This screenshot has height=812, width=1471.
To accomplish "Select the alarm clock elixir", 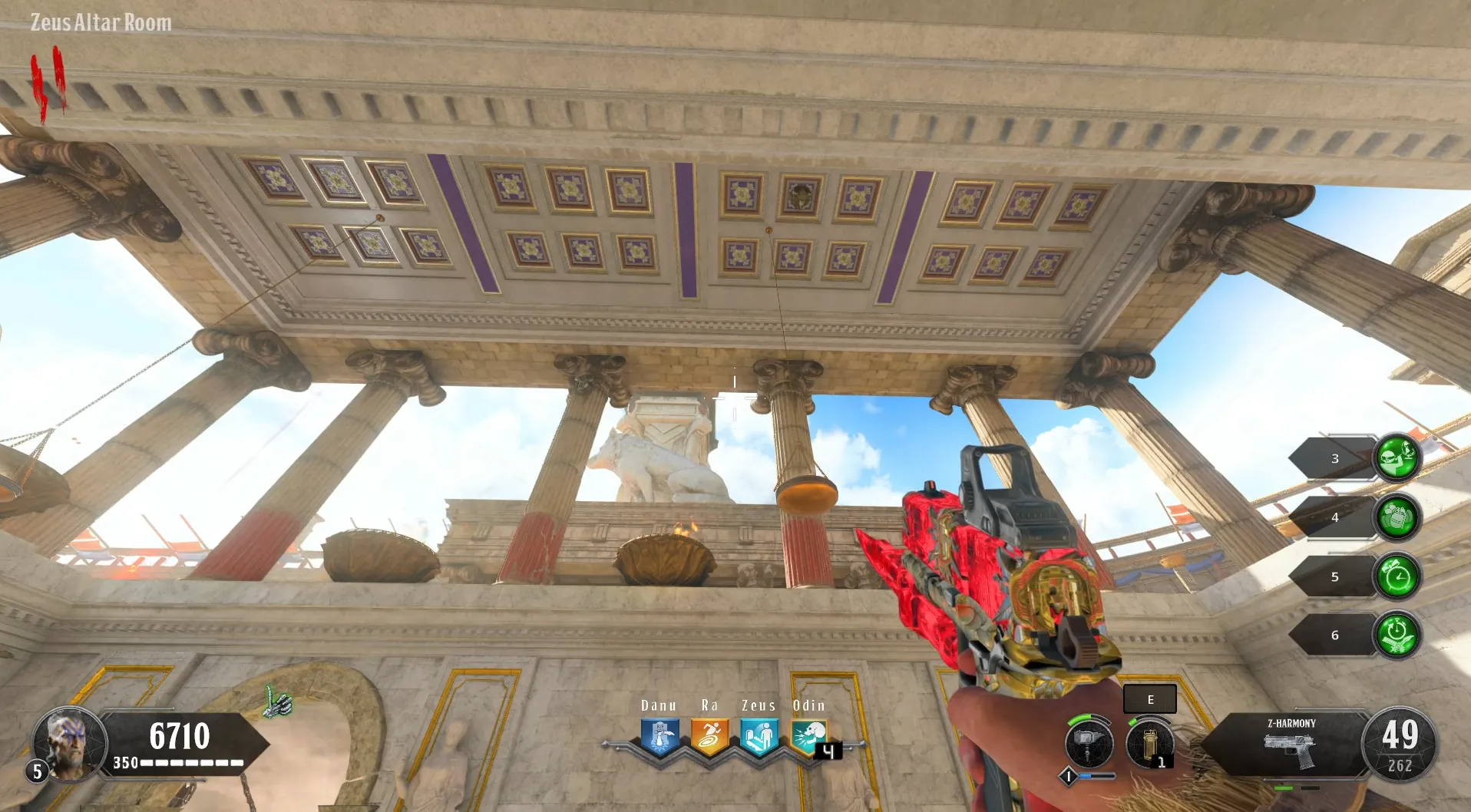I will 1397,576.
